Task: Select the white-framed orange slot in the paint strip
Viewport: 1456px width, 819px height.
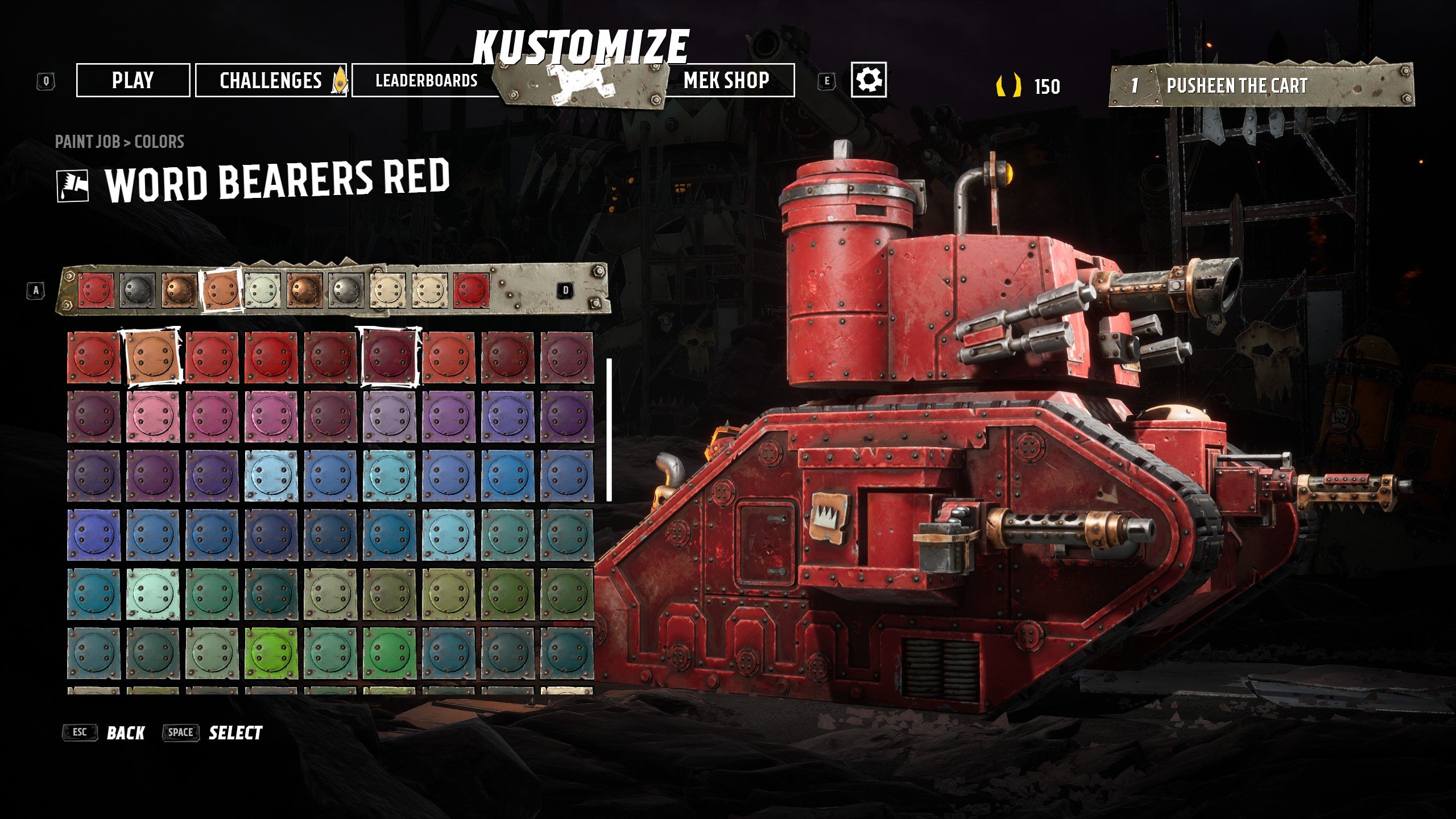Action: (221, 291)
